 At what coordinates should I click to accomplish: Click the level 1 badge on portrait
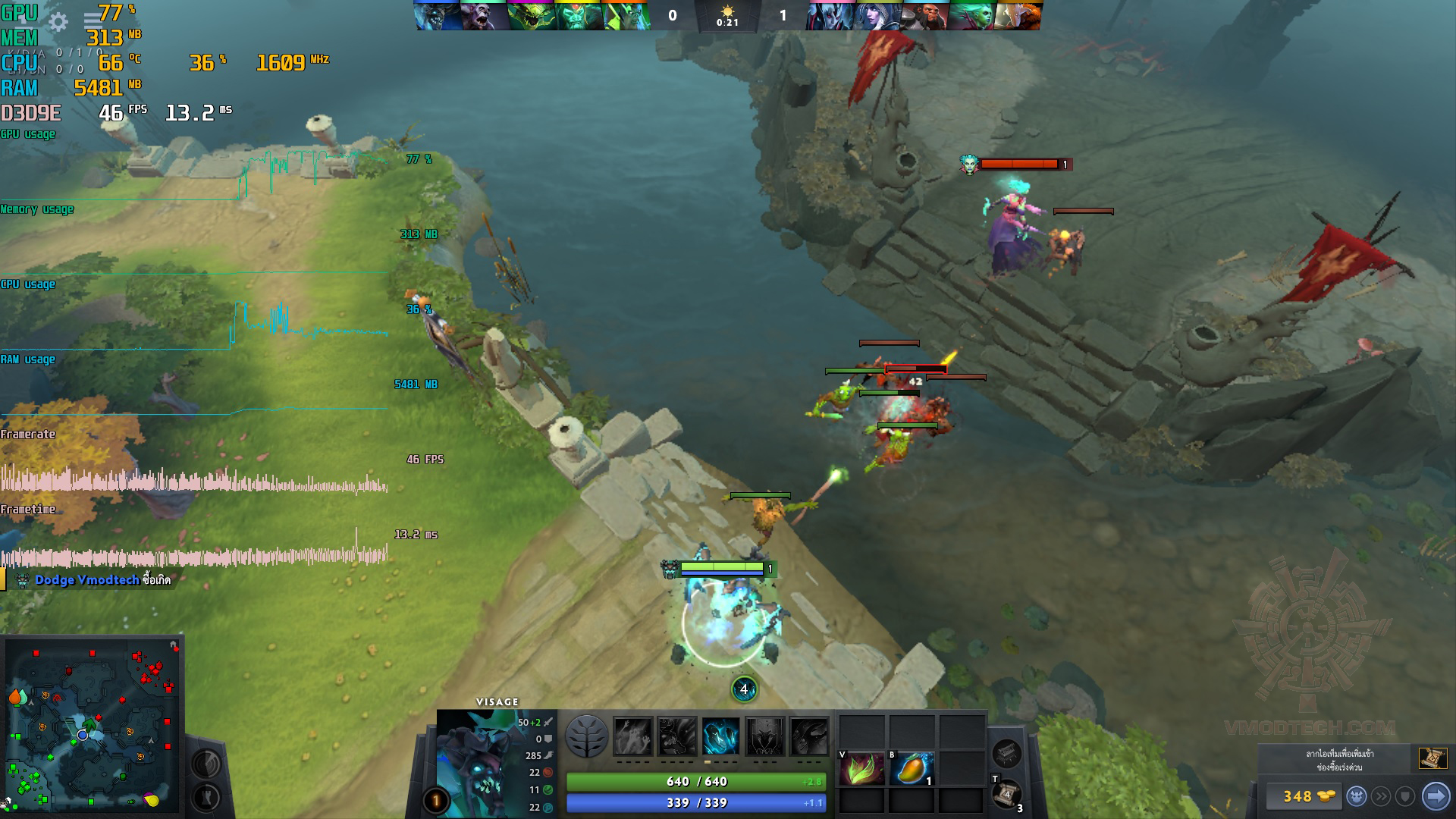click(435, 800)
